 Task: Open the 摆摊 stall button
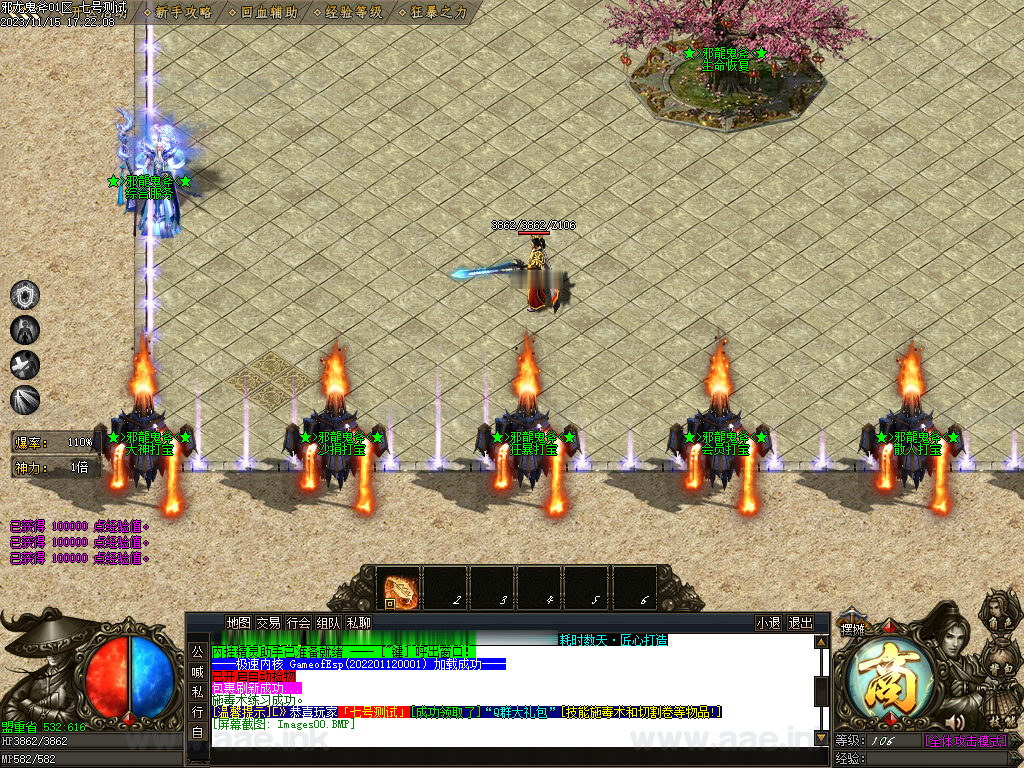tap(852, 629)
